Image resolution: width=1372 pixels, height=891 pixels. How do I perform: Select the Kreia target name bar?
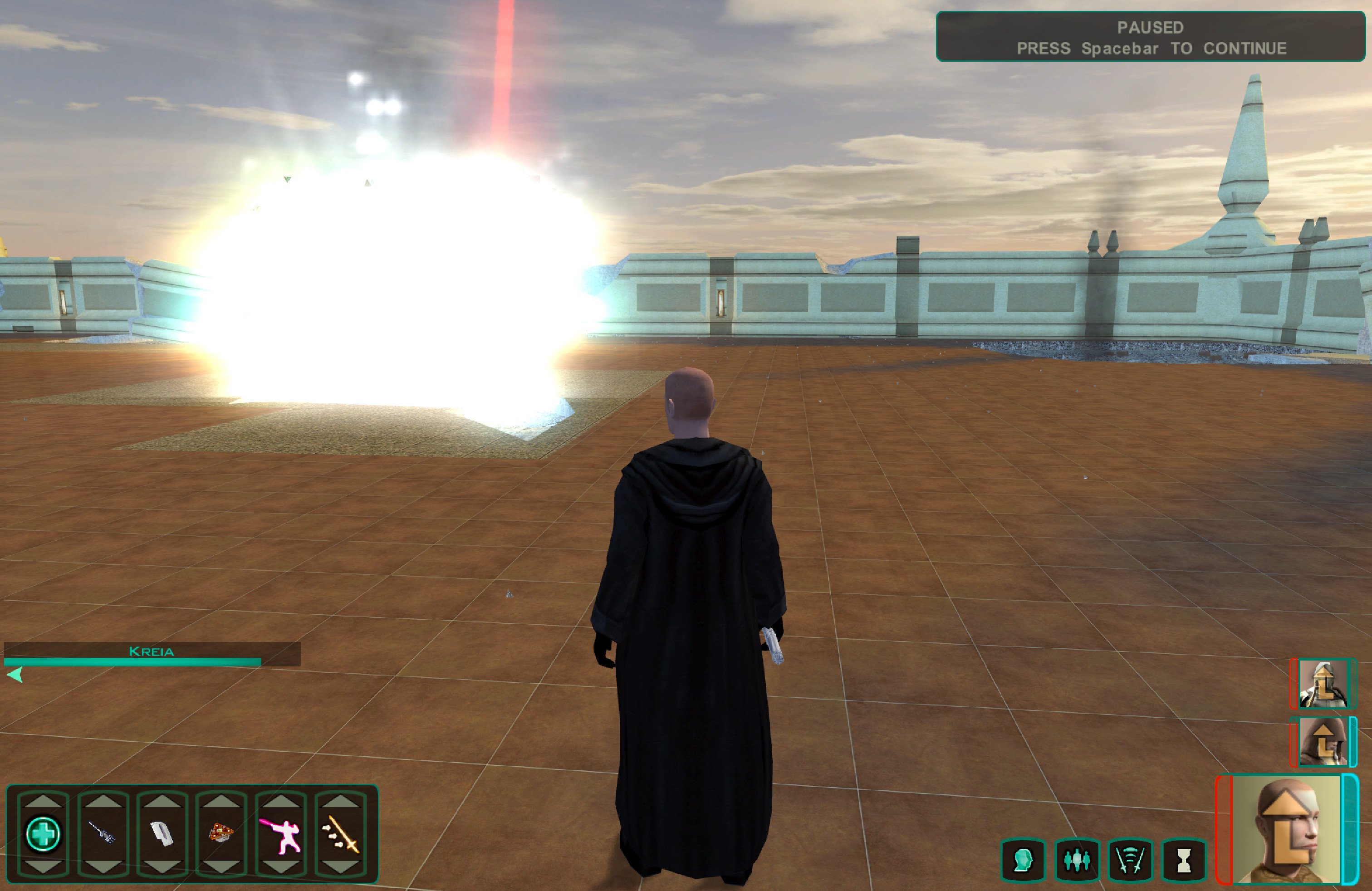coord(151,652)
